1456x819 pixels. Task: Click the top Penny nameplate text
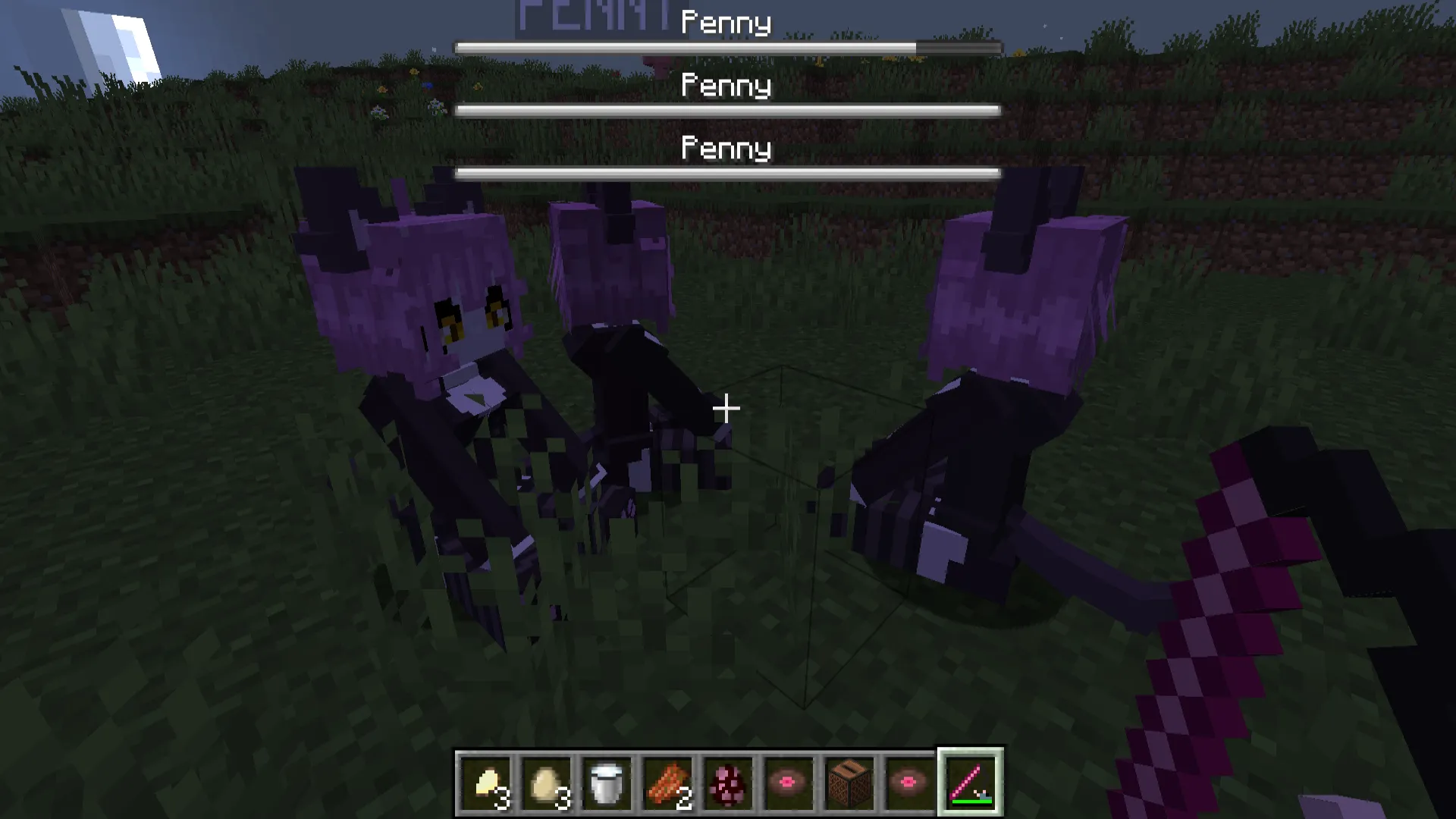(x=726, y=21)
